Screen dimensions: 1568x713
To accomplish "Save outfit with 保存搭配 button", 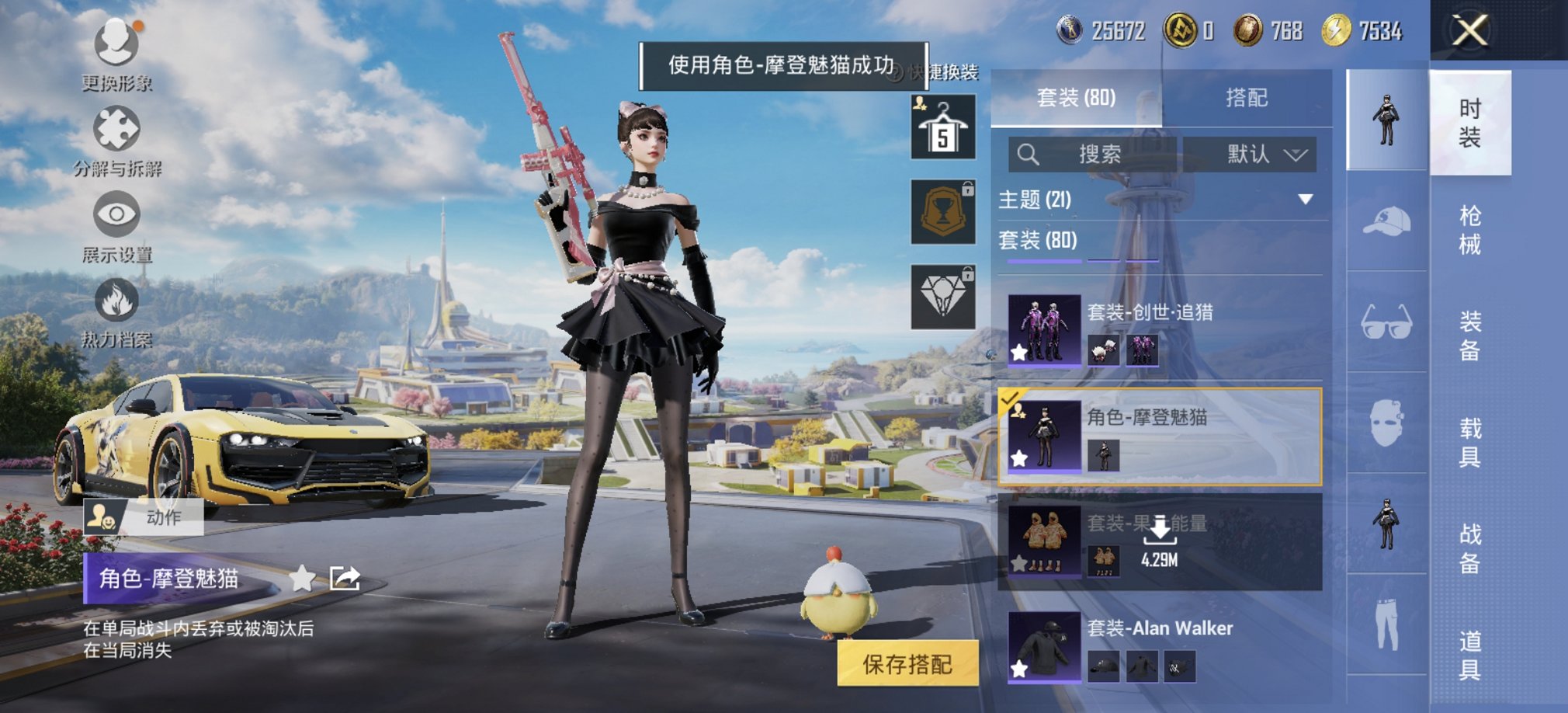I will click(907, 664).
